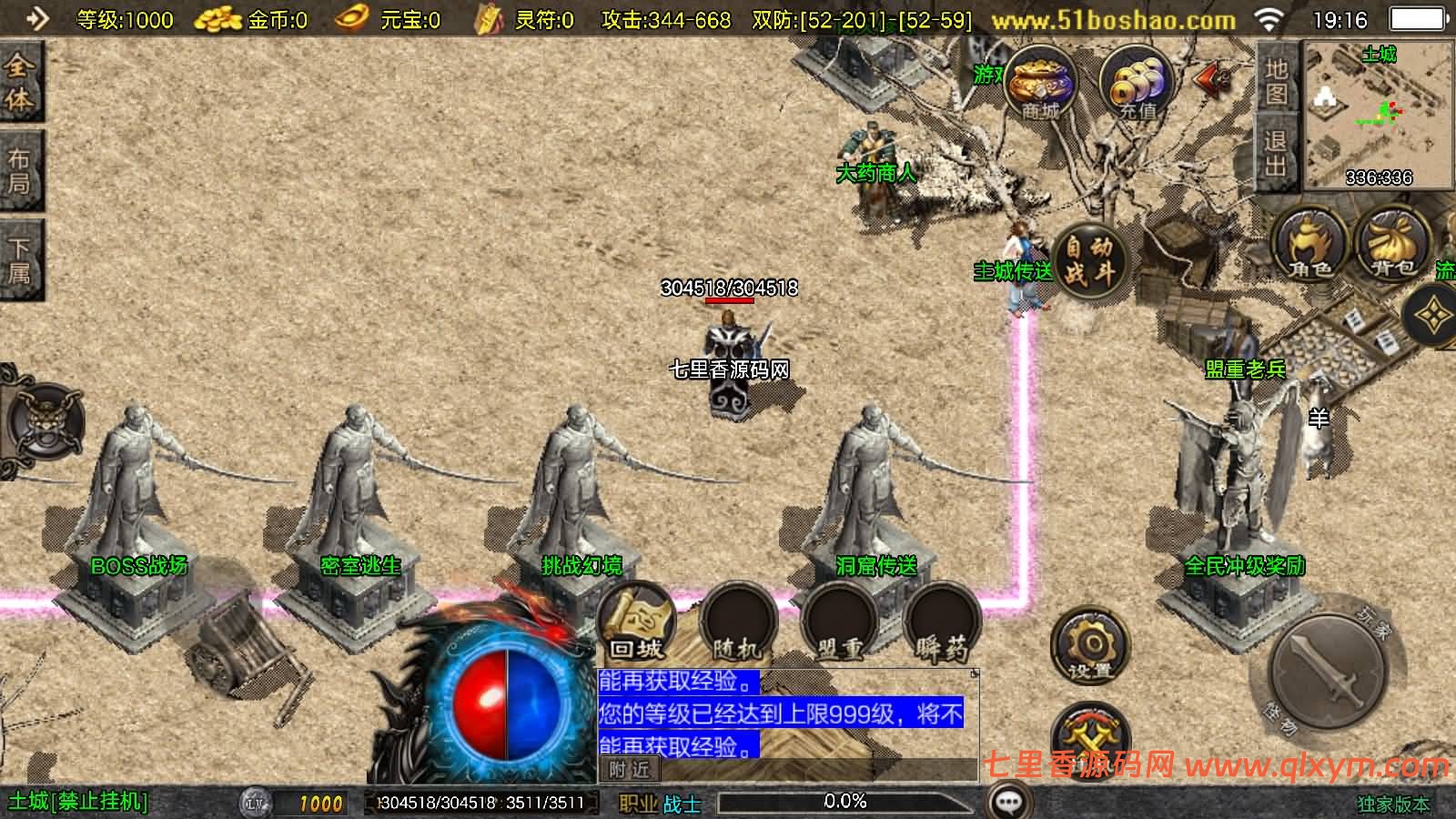Open the 布局 formation button
This screenshot has height=819, width=1456.
[20, 171]
